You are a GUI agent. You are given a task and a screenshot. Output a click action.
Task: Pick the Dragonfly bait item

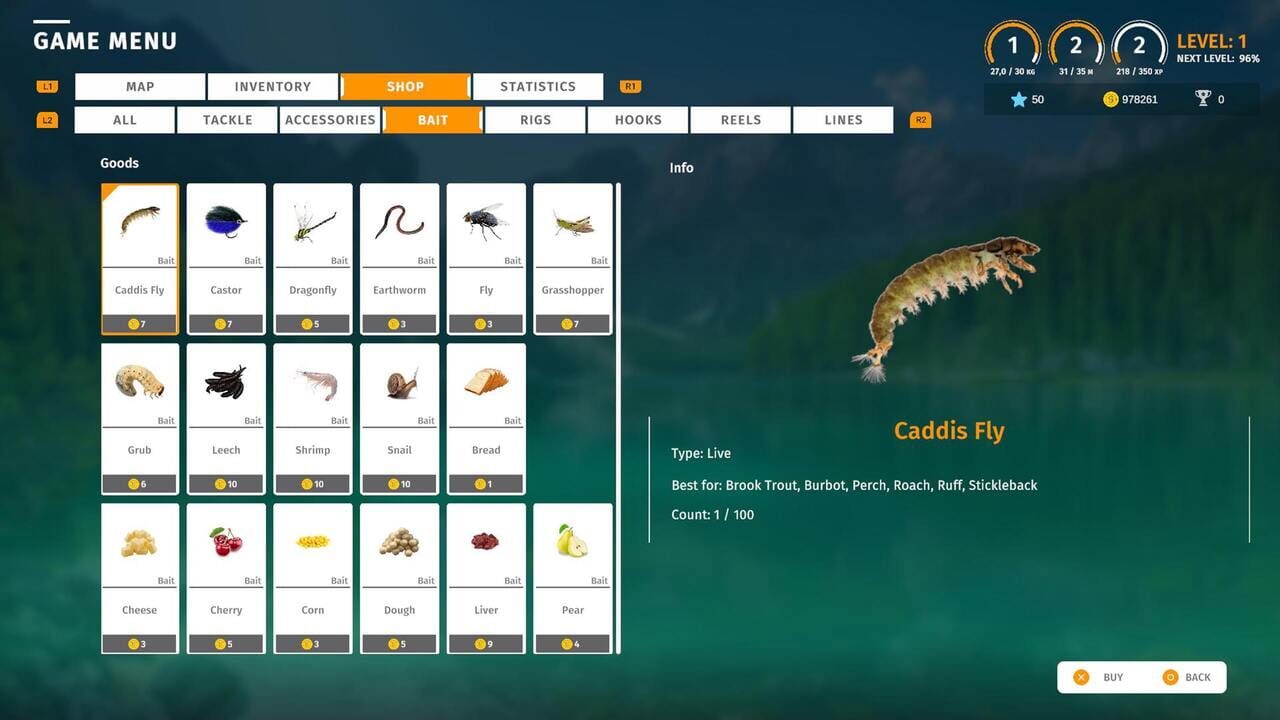pos(313,258)
